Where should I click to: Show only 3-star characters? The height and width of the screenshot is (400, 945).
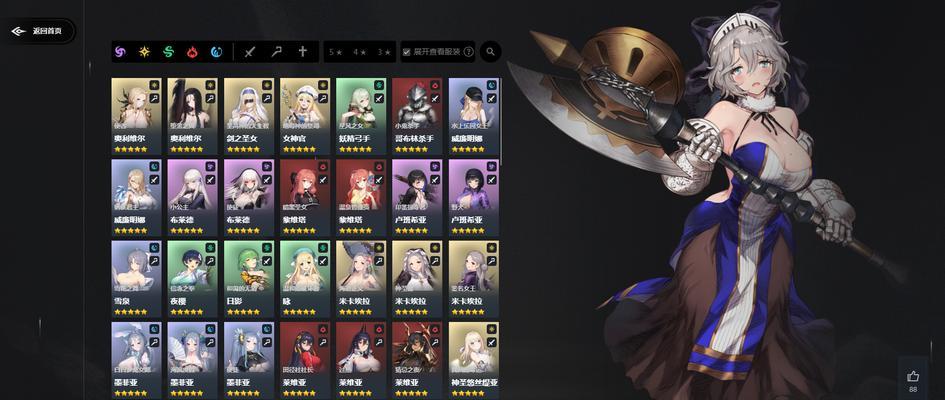(384, 51)
